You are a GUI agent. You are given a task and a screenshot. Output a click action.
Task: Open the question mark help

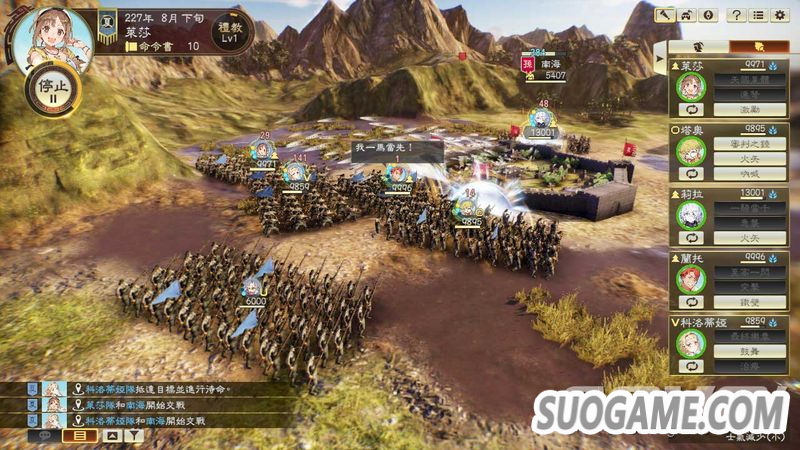pos(736,15)
